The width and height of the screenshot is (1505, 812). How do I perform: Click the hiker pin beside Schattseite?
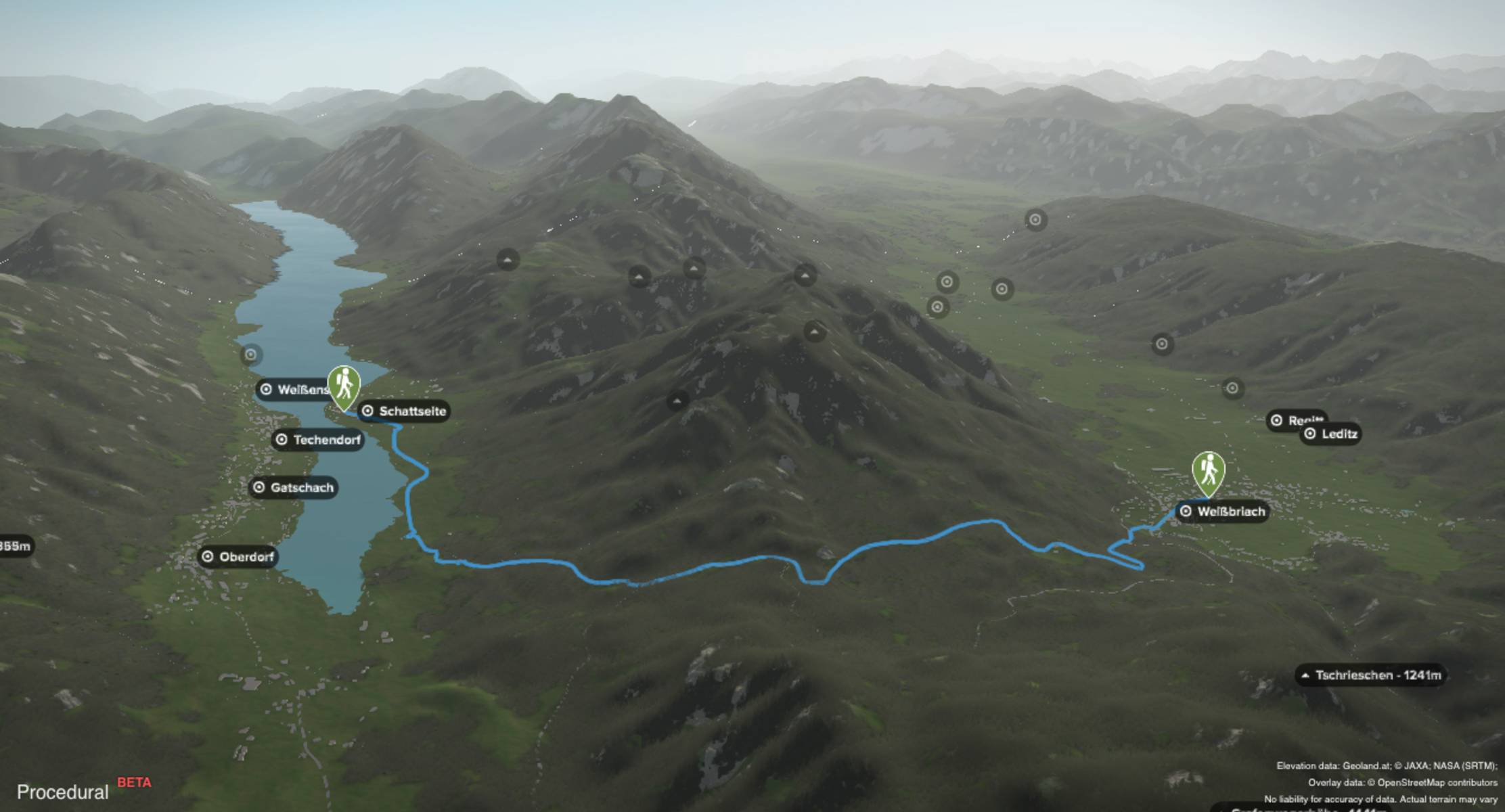(344, 386)
